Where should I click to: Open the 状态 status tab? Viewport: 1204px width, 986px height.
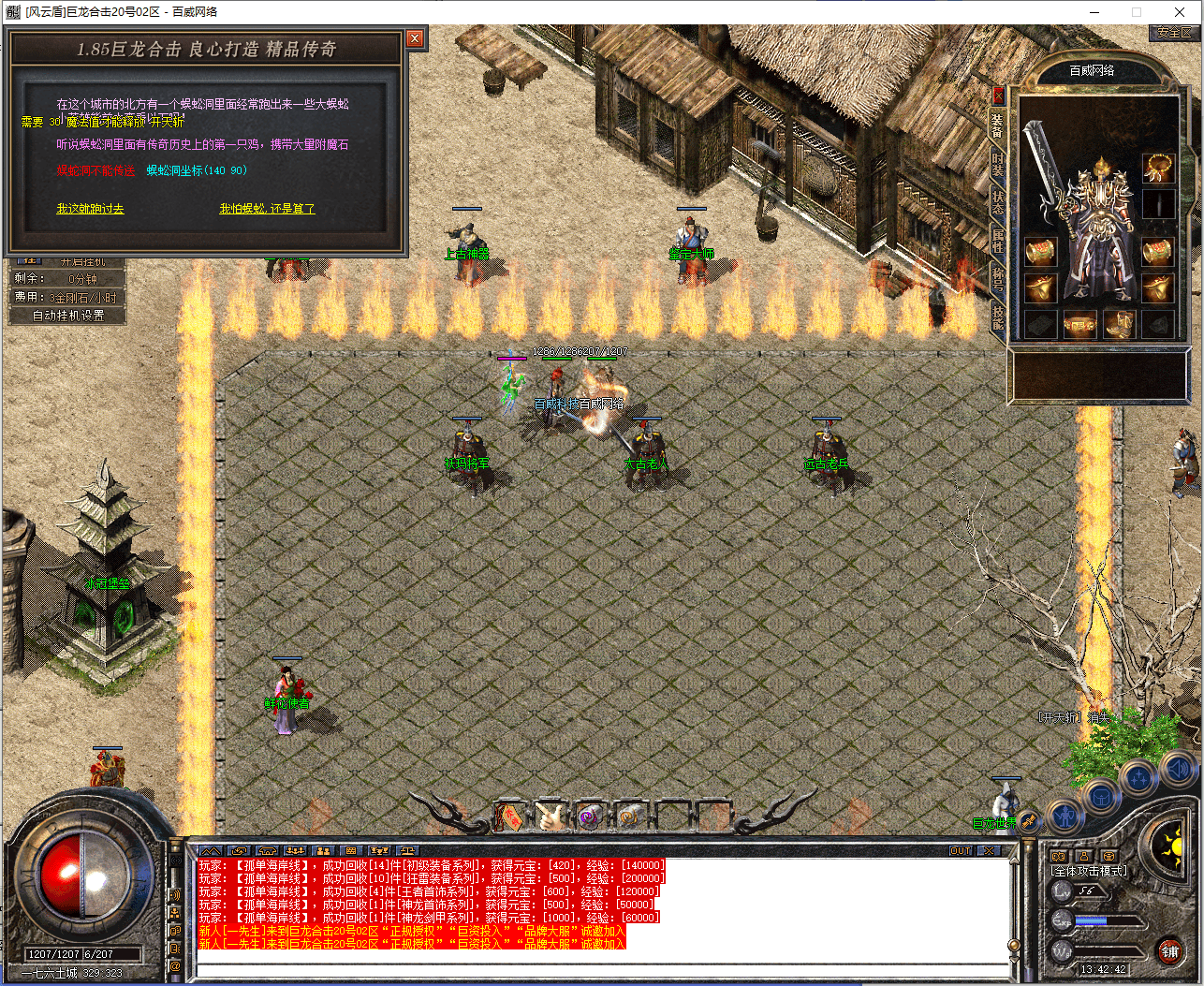point(998,203)
